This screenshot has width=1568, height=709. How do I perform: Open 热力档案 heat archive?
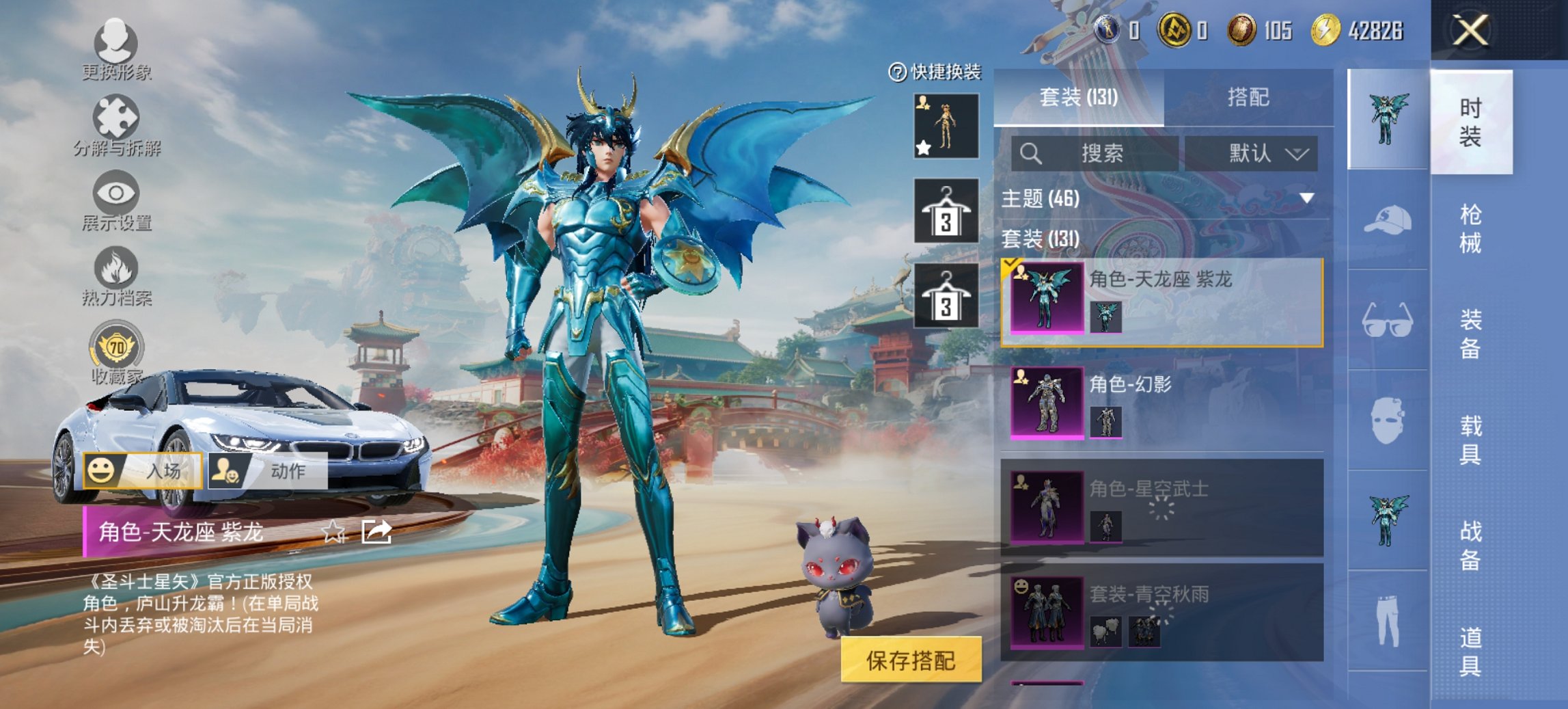click(116, 276)
